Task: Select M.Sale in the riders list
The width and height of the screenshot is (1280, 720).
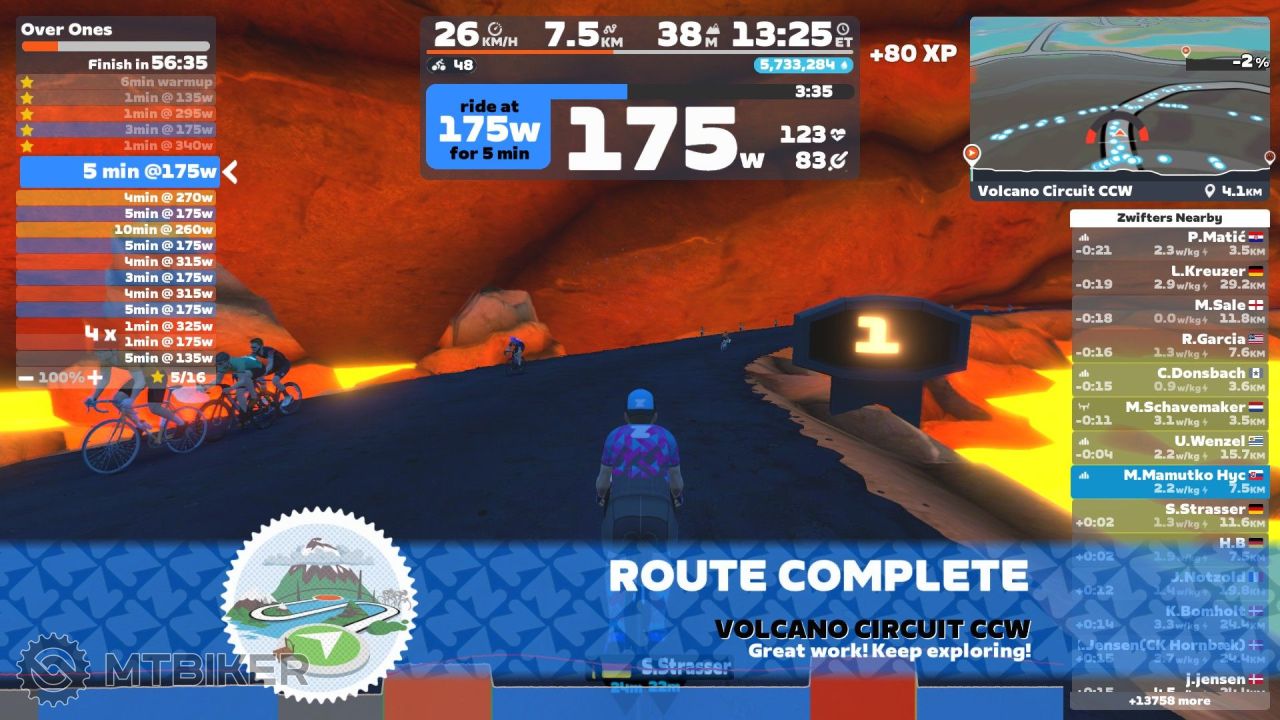Action: click(x=1169, y=312)
